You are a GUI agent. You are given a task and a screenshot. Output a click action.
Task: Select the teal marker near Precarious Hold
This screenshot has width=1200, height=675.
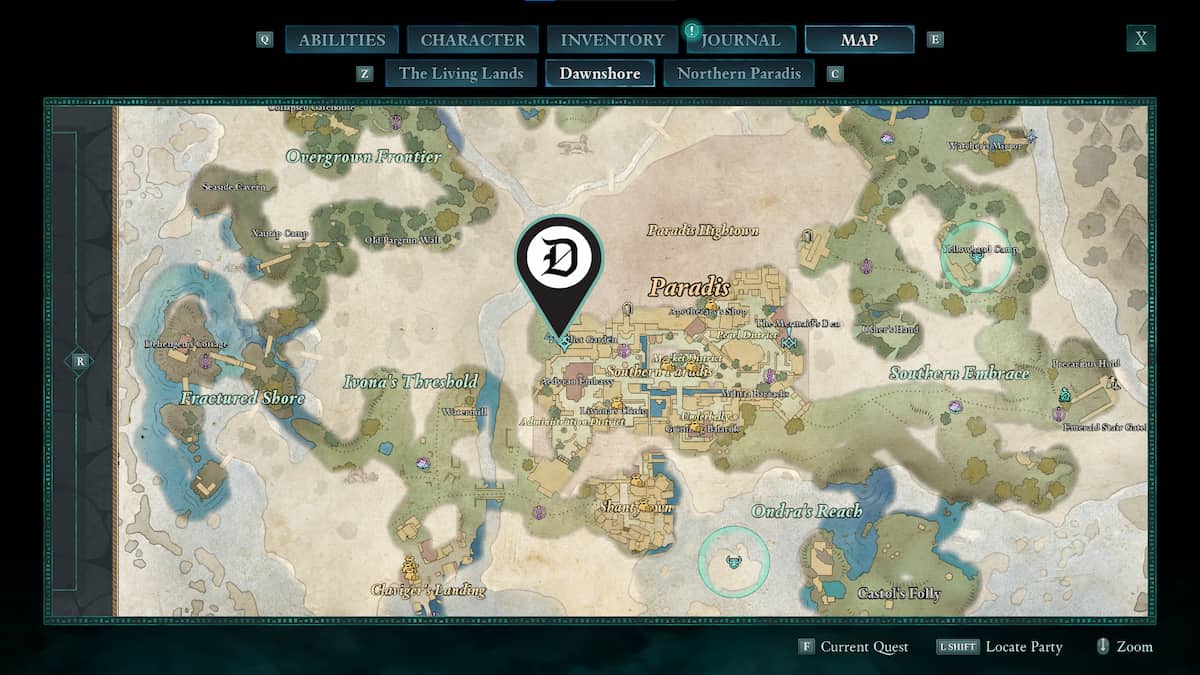click(x=1065, y=394)
